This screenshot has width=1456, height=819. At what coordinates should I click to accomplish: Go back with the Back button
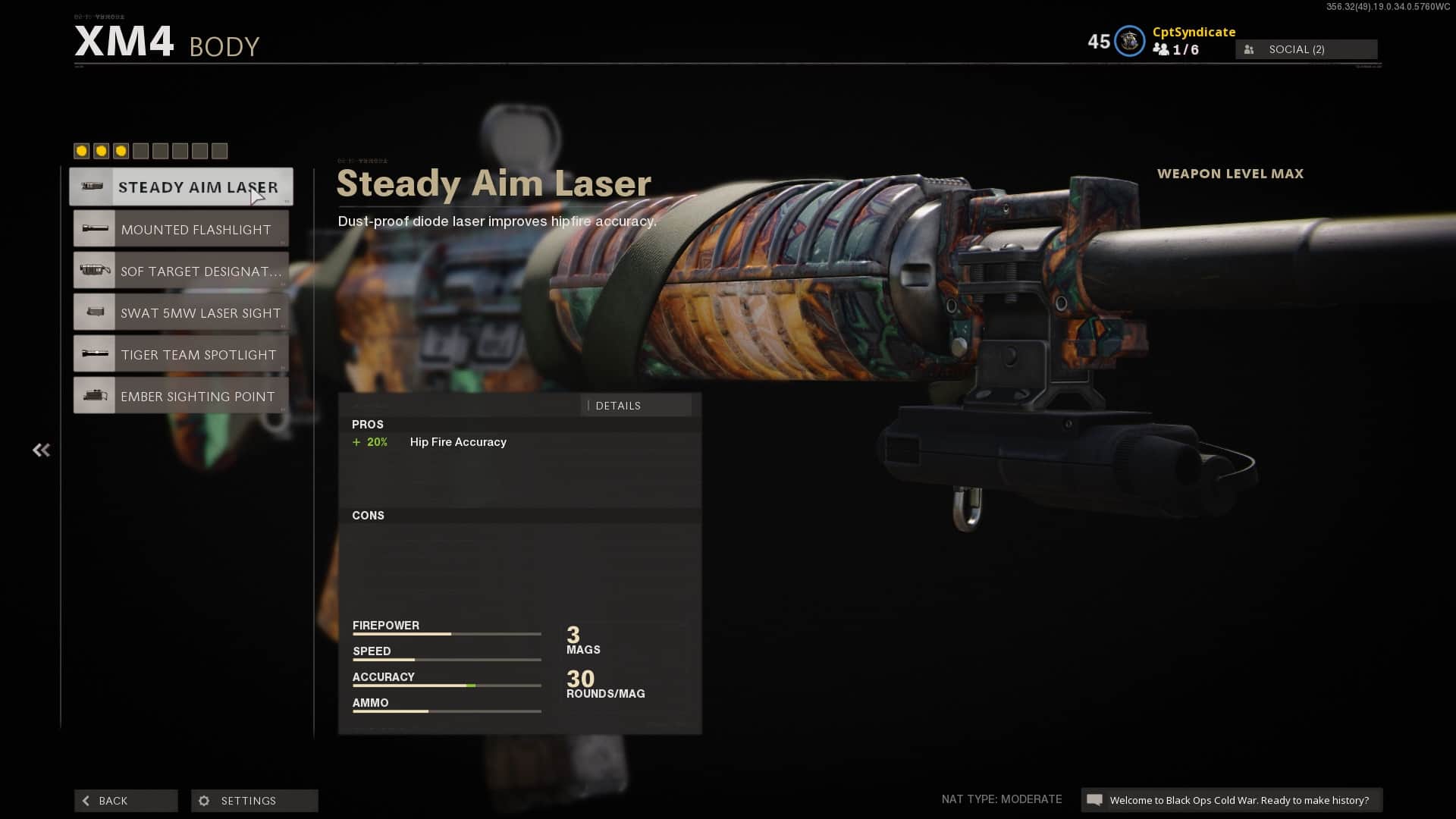[x=126, y=801]
